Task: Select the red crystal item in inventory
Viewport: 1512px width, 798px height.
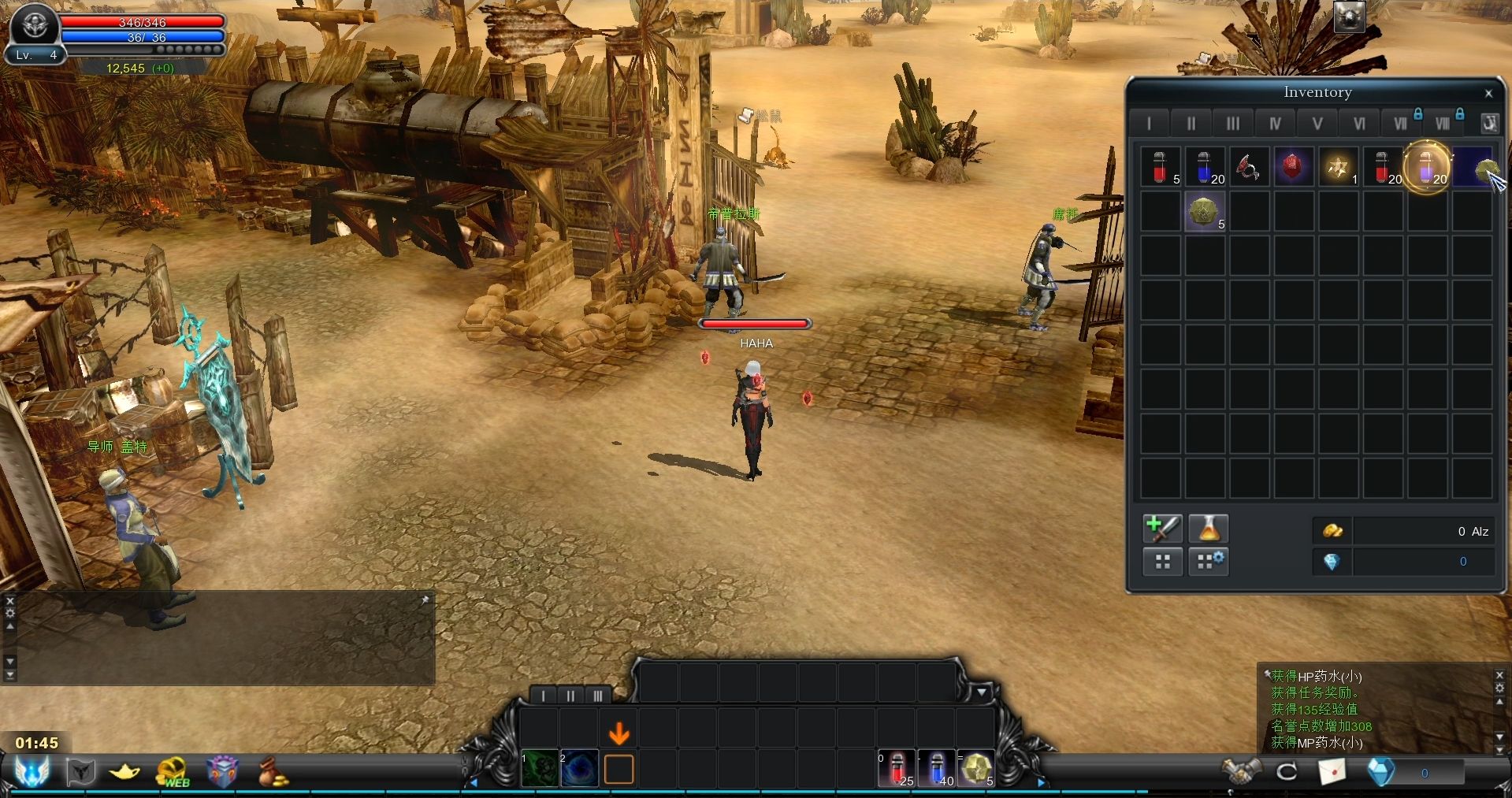Action: pos(1292,167)
